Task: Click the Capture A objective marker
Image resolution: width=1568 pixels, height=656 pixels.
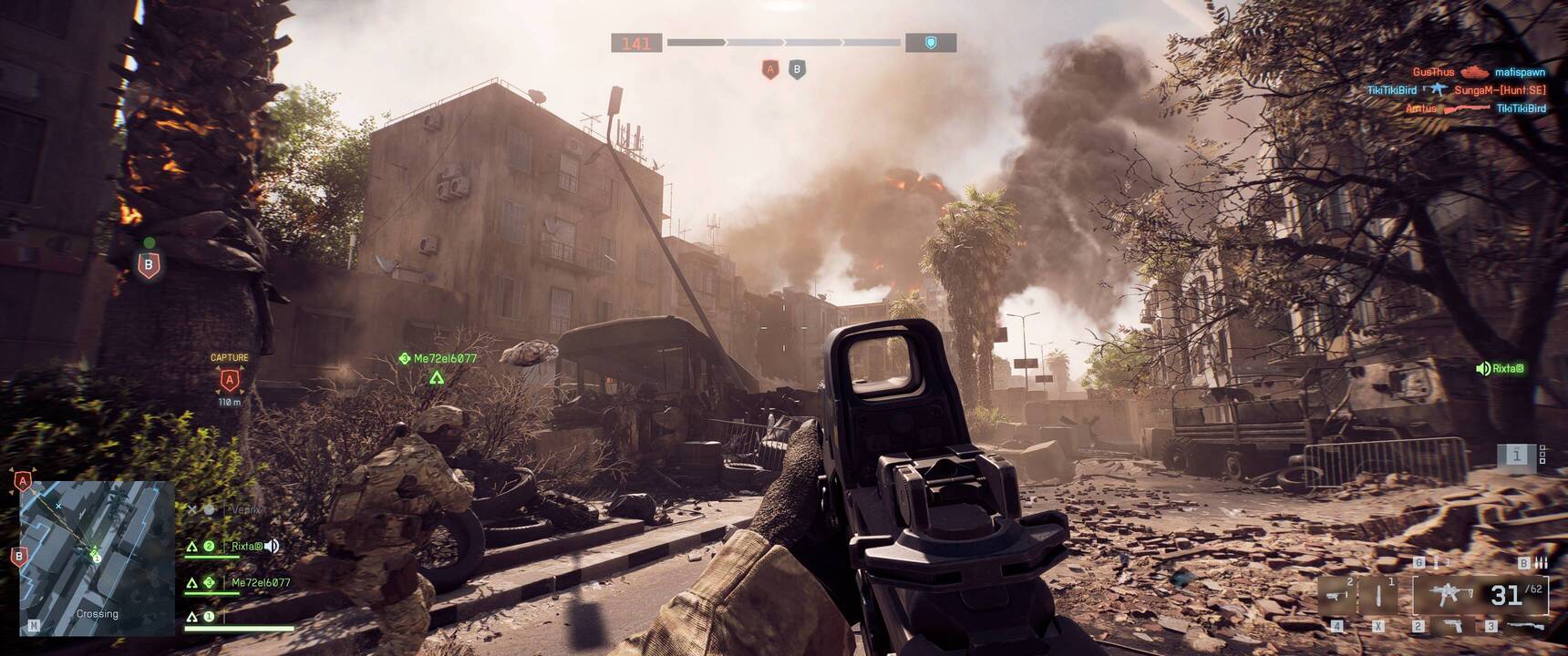Action: point(229,380)
